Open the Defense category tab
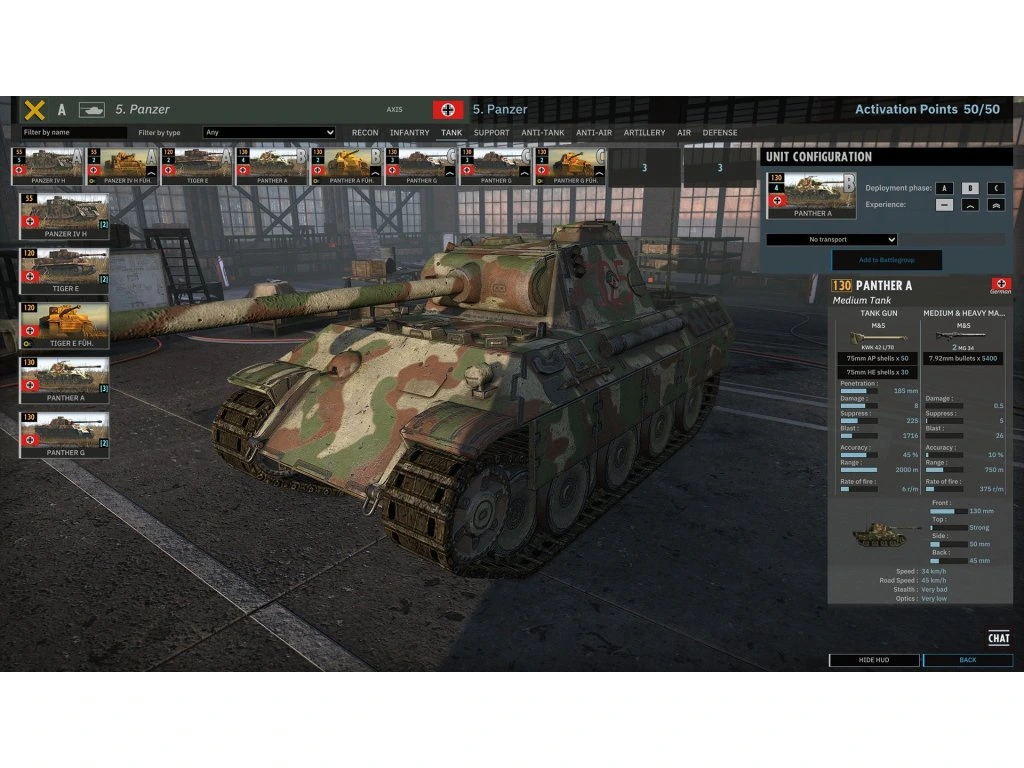Viewport: 1024px width, 768px height. (x=720, y=133)
